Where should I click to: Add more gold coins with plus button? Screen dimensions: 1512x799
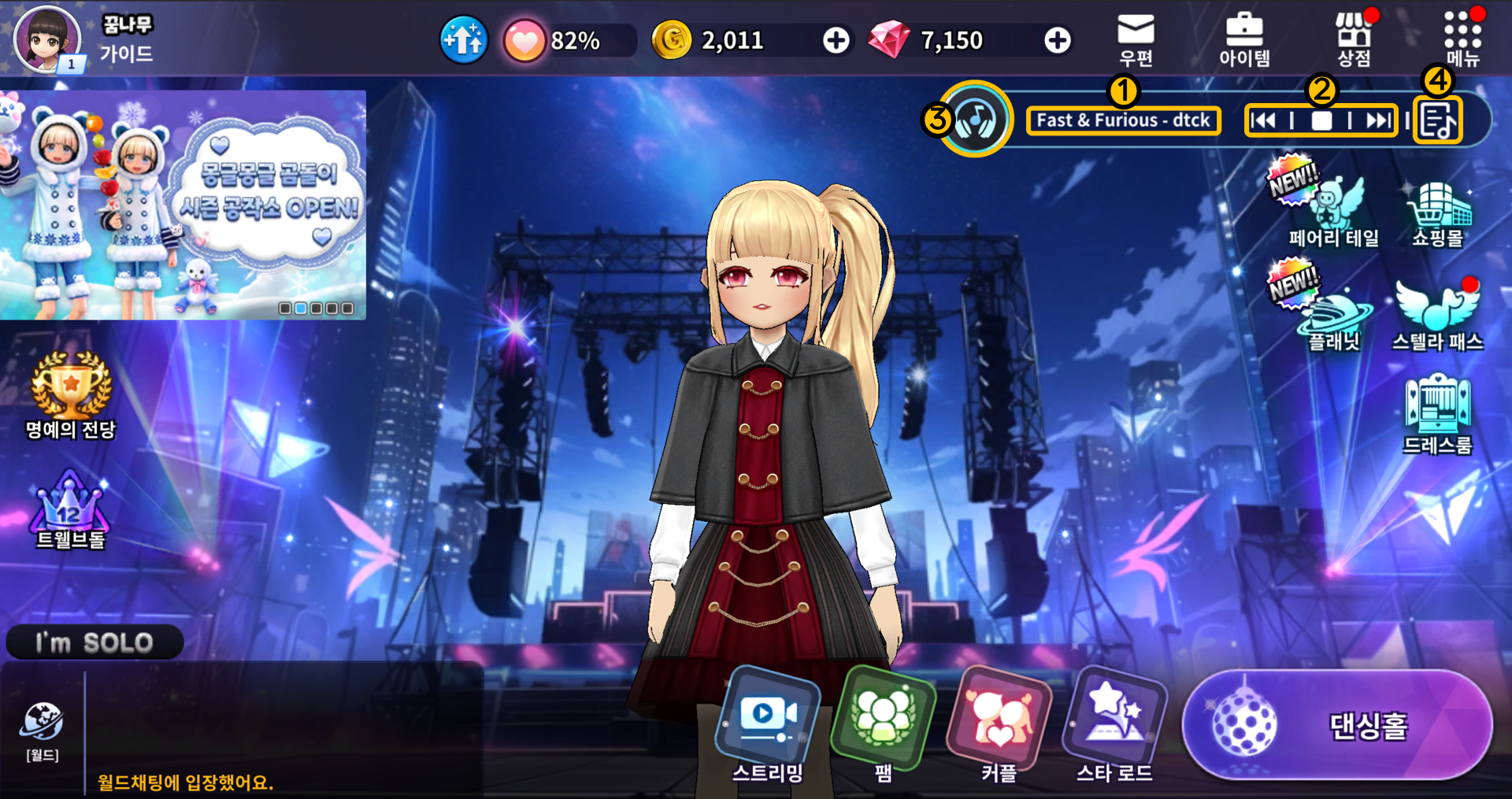[x=836, y=40]
